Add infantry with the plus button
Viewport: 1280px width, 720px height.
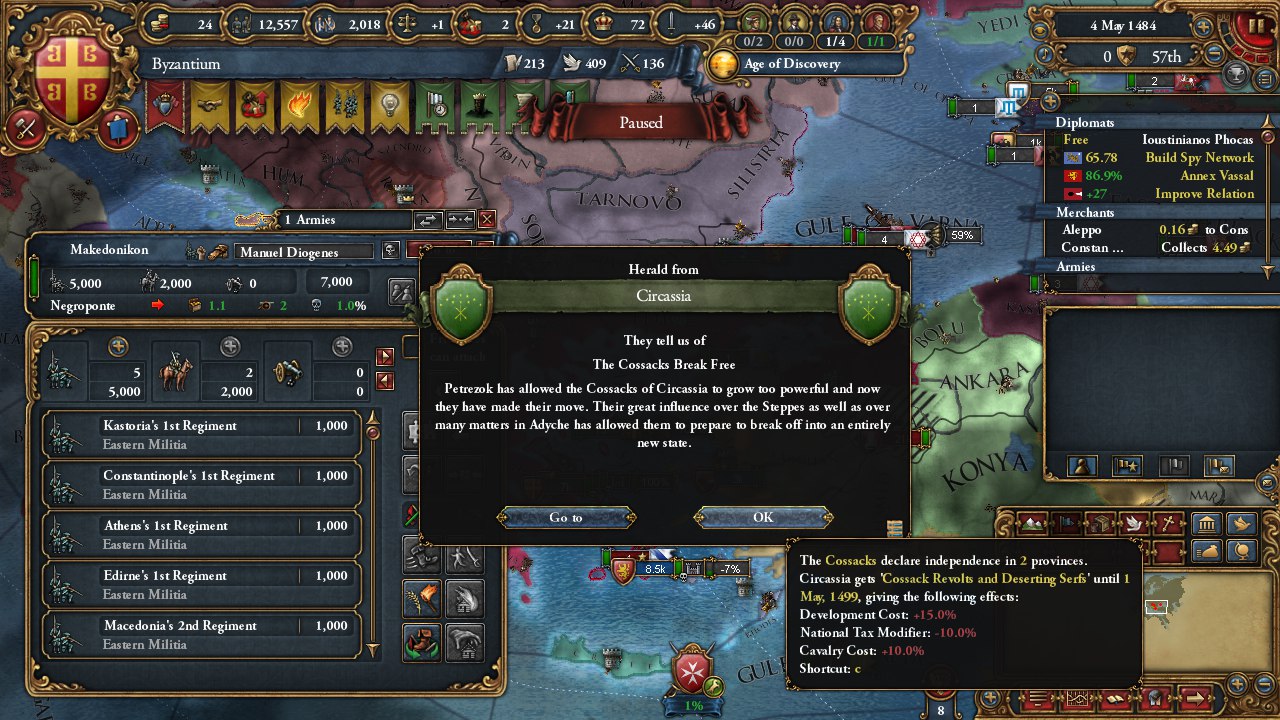[118, 346]
